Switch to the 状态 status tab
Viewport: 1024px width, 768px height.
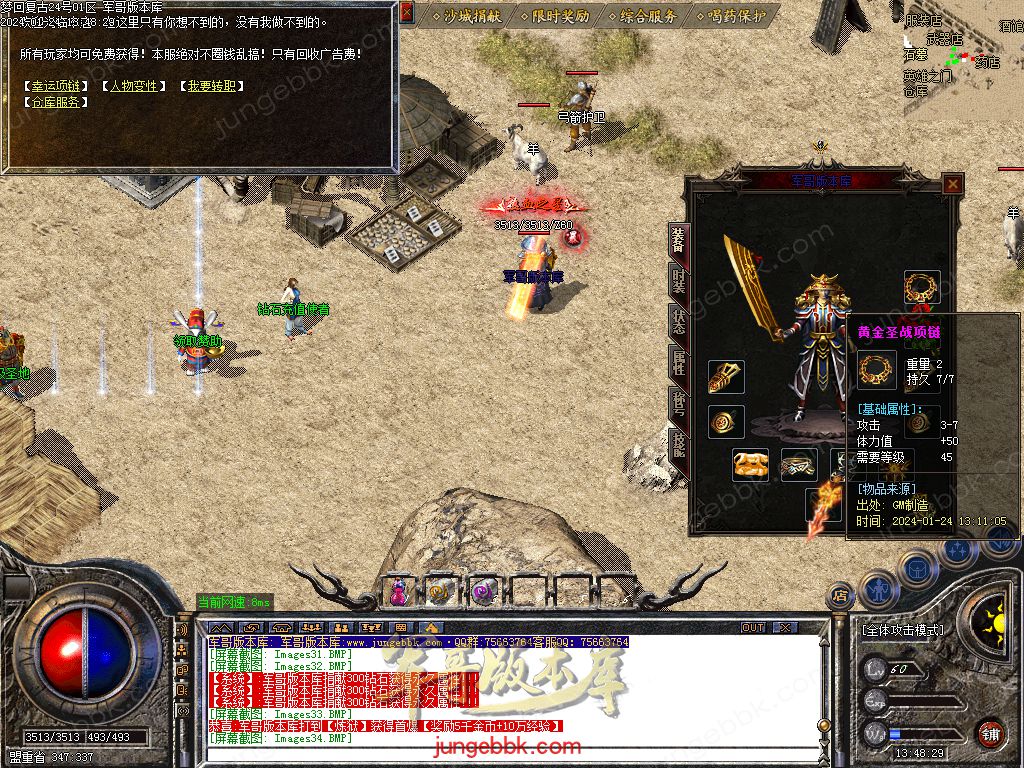(x=679, y=322)
